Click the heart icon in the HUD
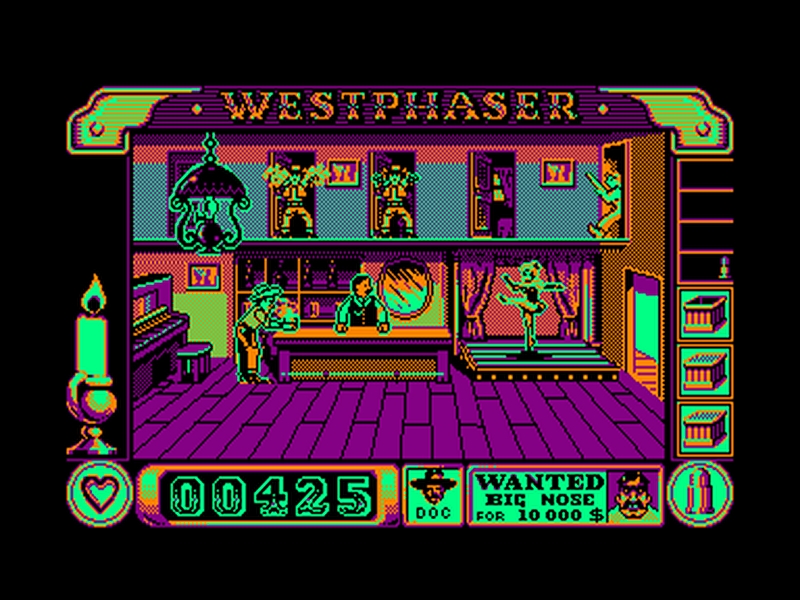800x600 pixels. click(99, 494)
